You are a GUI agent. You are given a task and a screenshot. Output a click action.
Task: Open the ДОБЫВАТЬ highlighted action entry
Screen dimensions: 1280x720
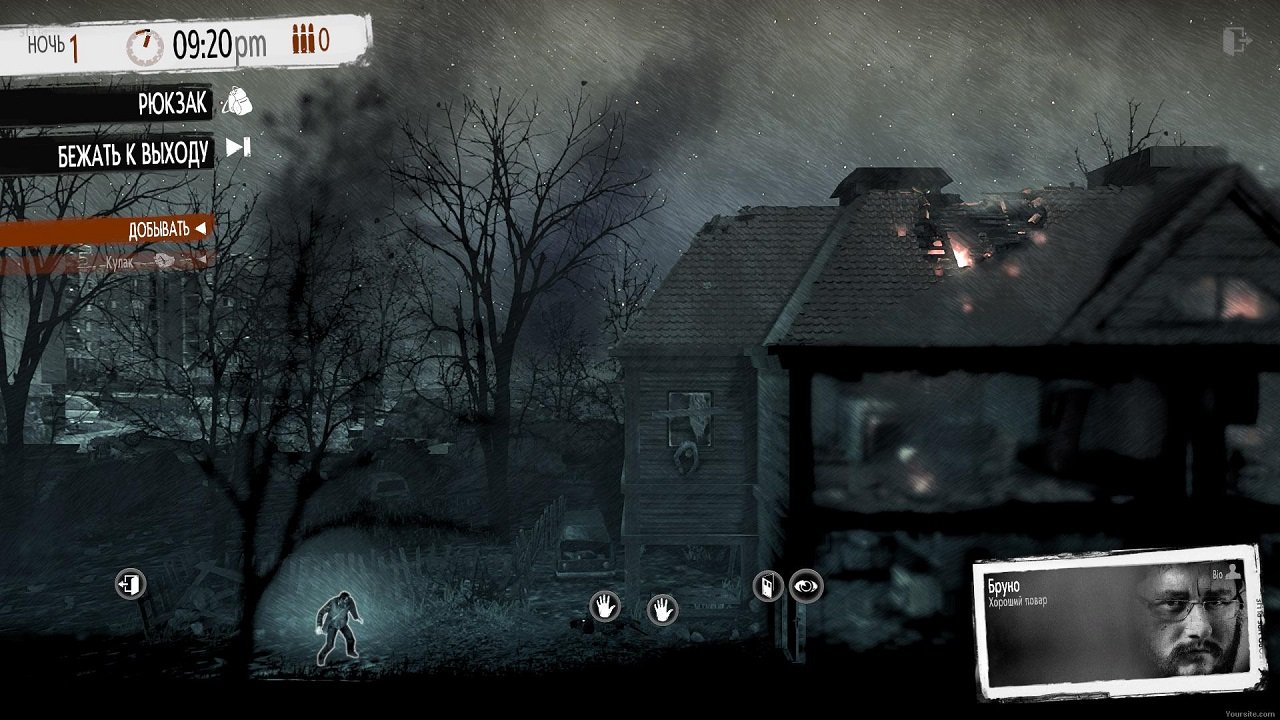click(x=158, y=227)
